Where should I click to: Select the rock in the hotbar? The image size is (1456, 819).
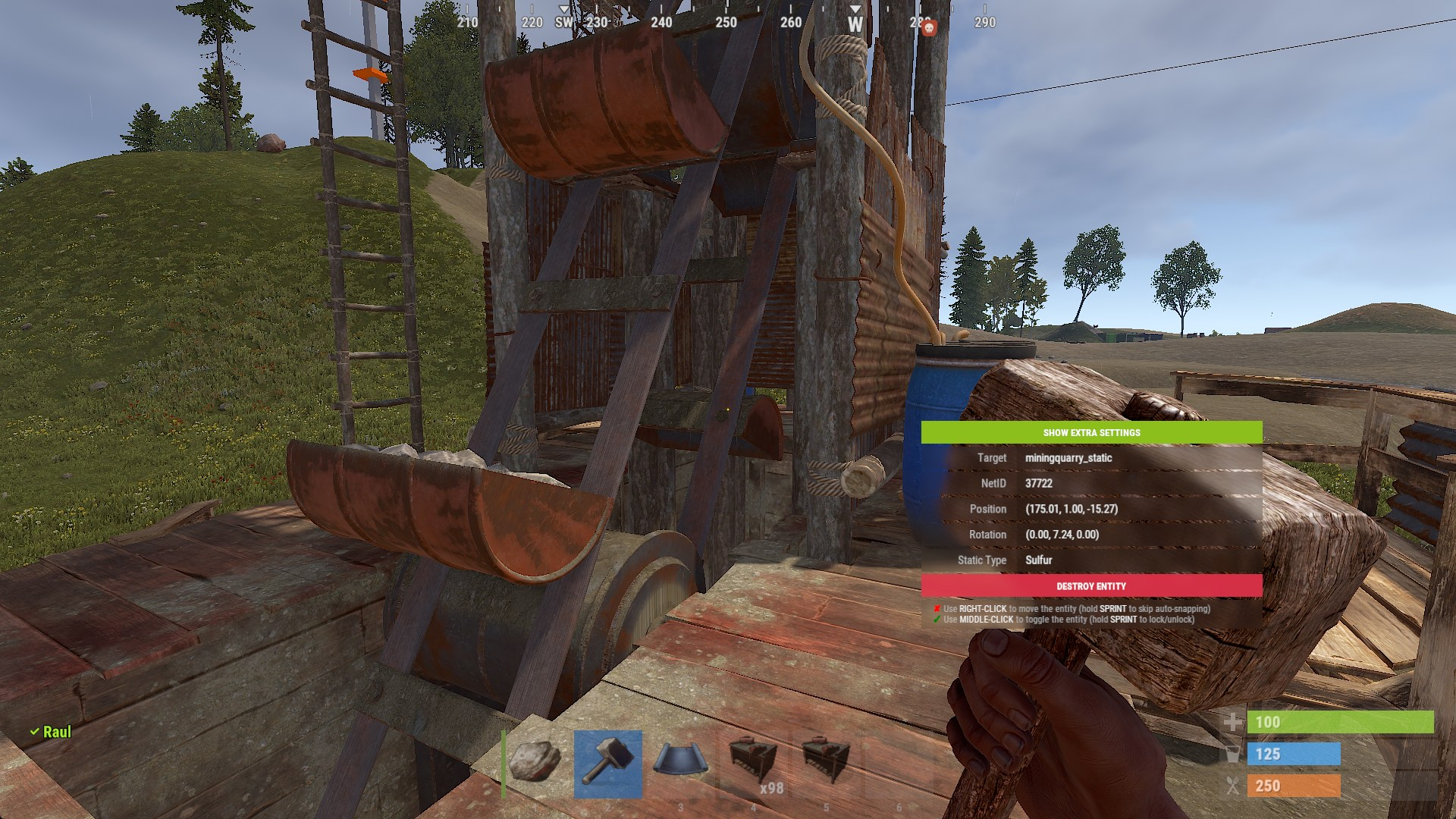[535, 763]
